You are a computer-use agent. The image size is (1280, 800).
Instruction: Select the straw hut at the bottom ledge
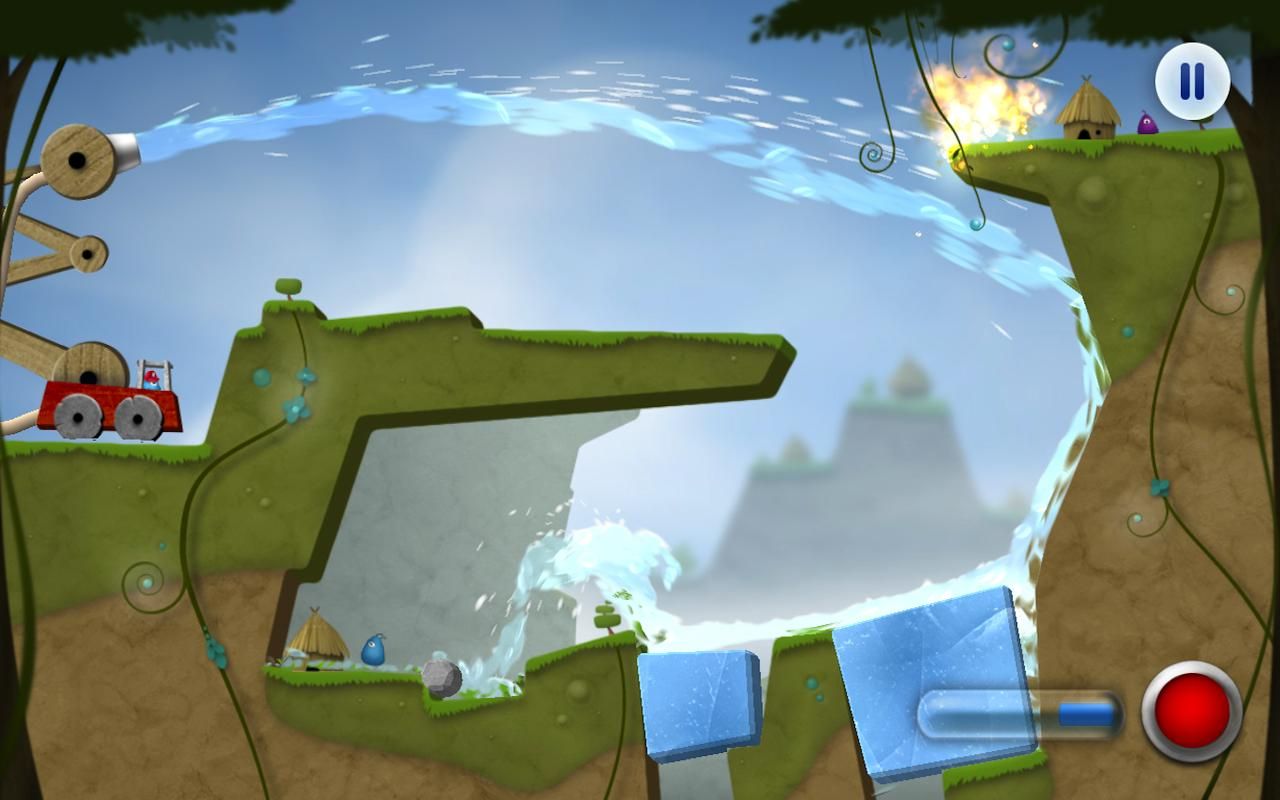pos(315,640)
